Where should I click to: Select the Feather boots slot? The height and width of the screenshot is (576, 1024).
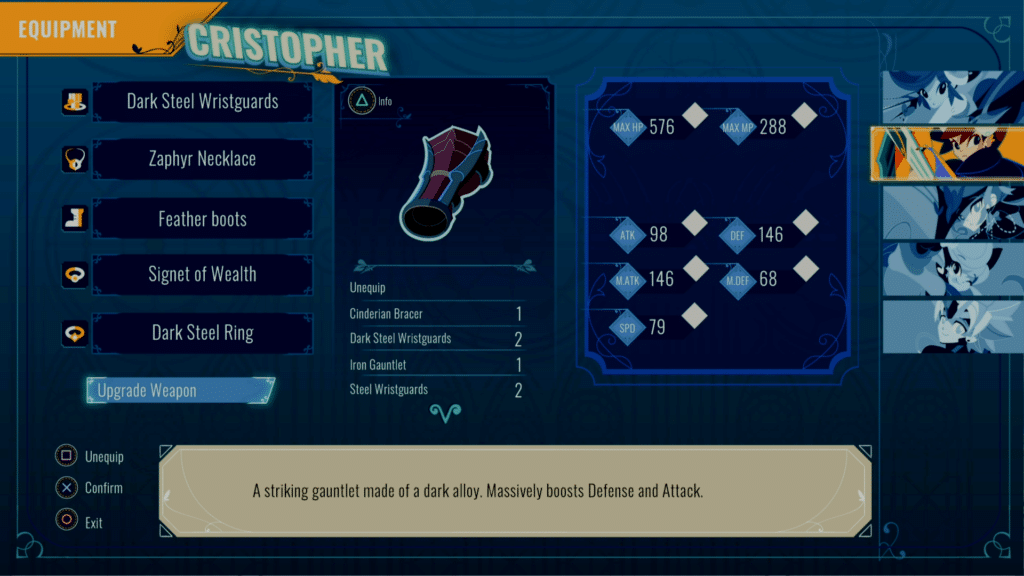(x=202, y=219)
